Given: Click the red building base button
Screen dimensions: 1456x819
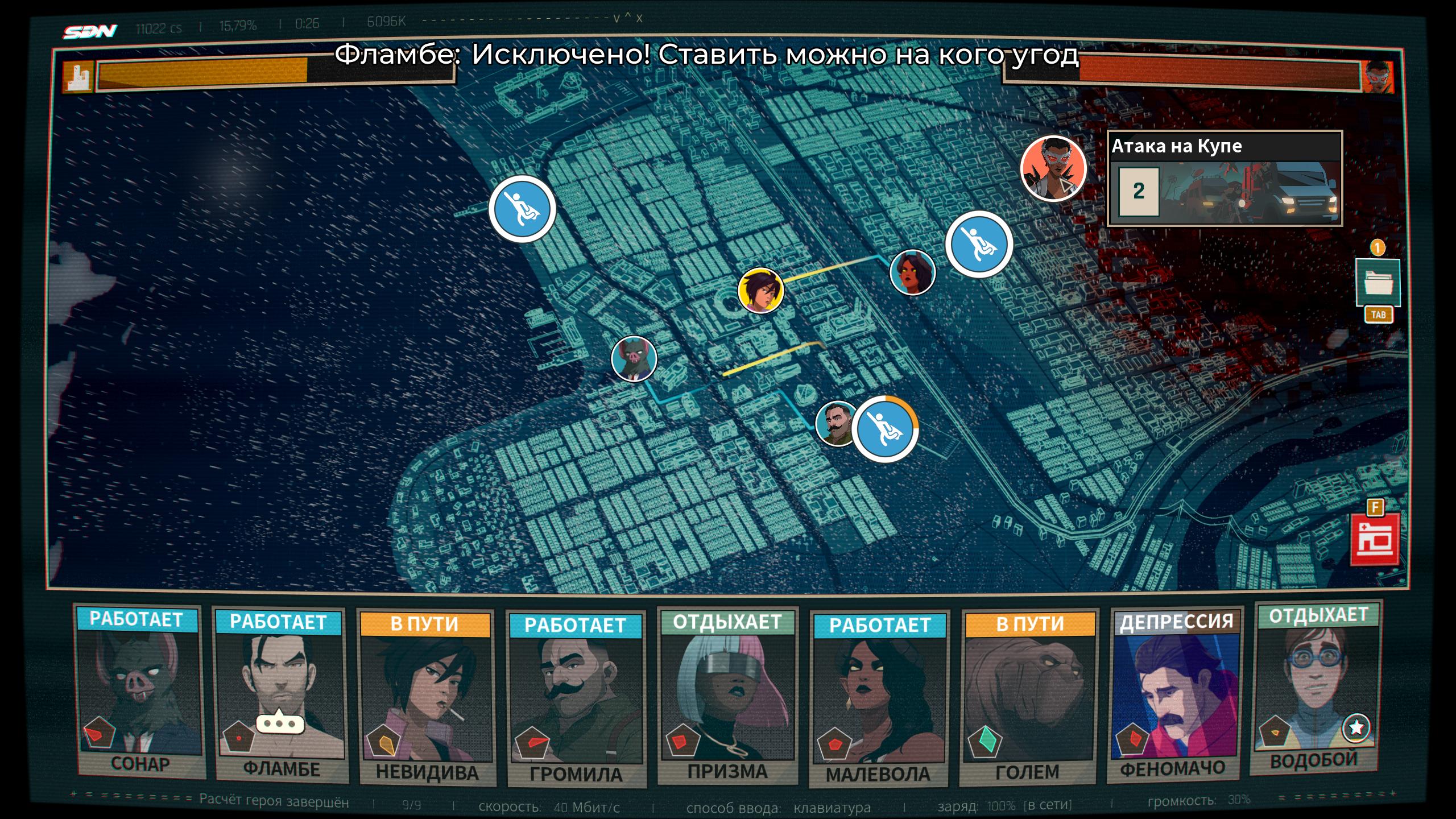Looking at the screenshot, I should pos(1375,541).
